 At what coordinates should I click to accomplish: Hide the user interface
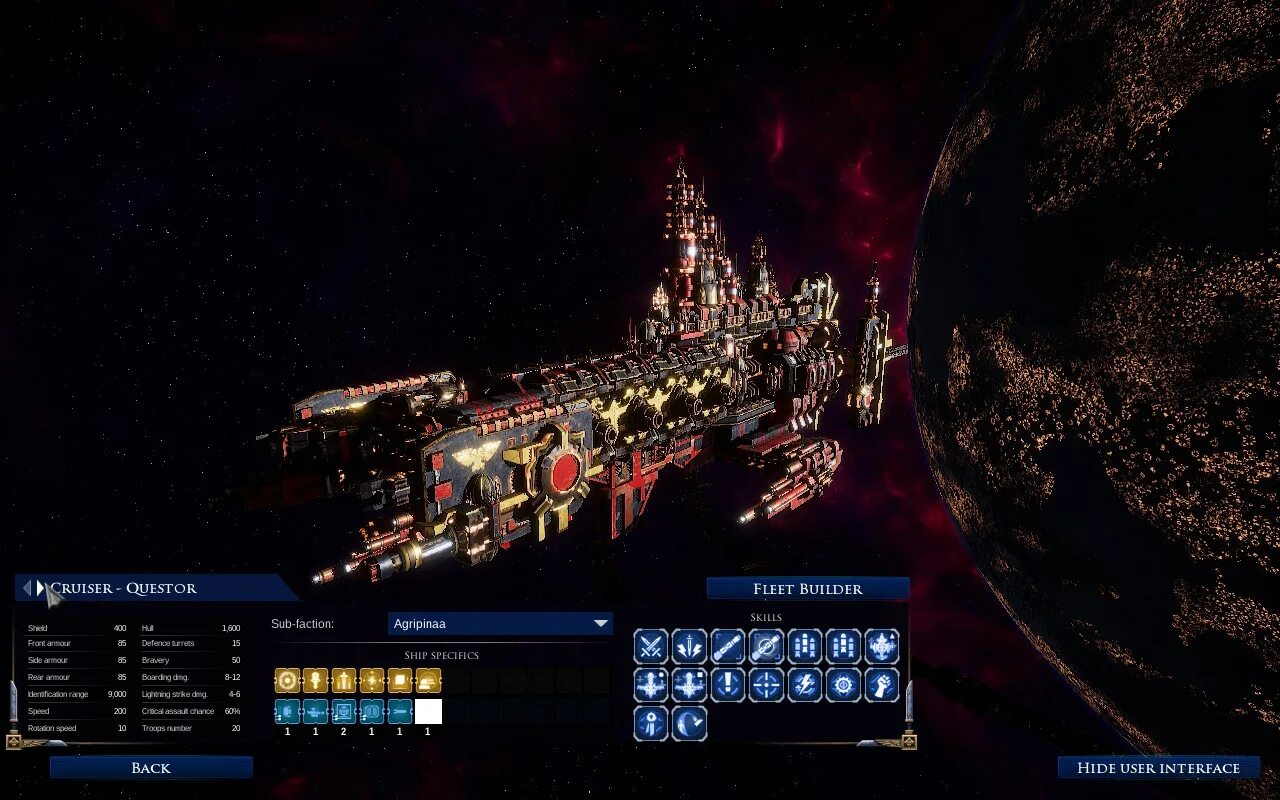click(1158, 768)
